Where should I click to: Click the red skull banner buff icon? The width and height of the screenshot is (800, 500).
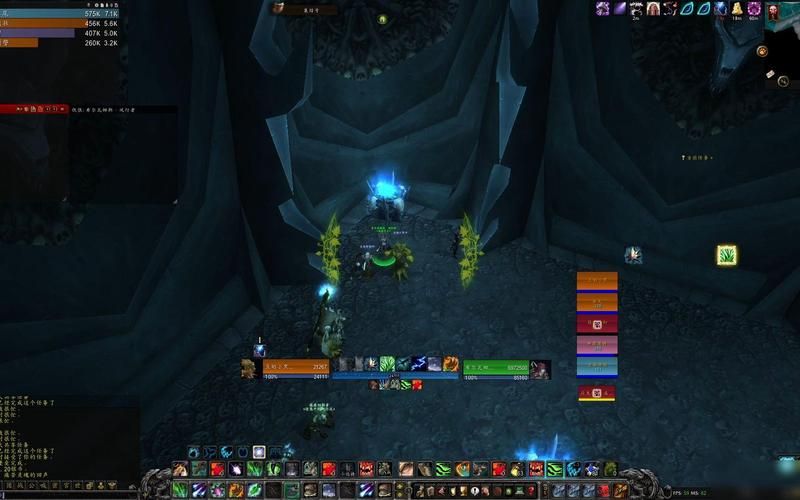[772, 9]
